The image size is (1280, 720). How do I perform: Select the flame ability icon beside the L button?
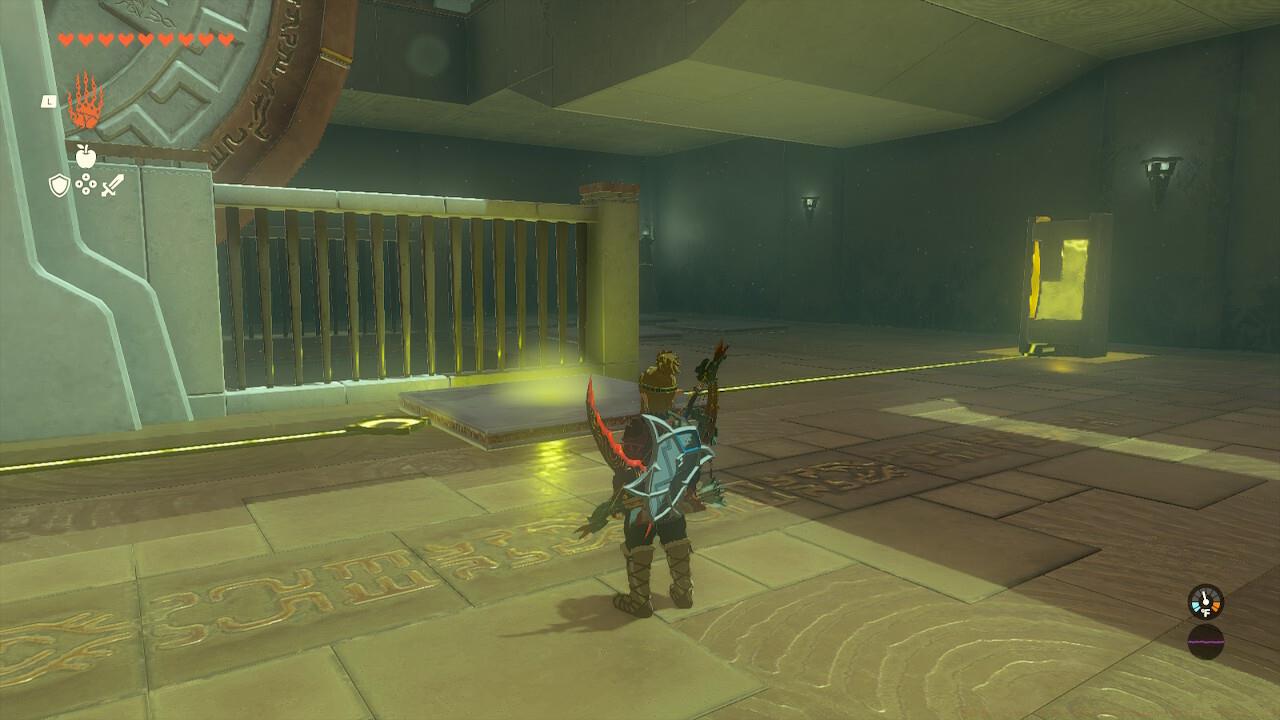[85, 100]
